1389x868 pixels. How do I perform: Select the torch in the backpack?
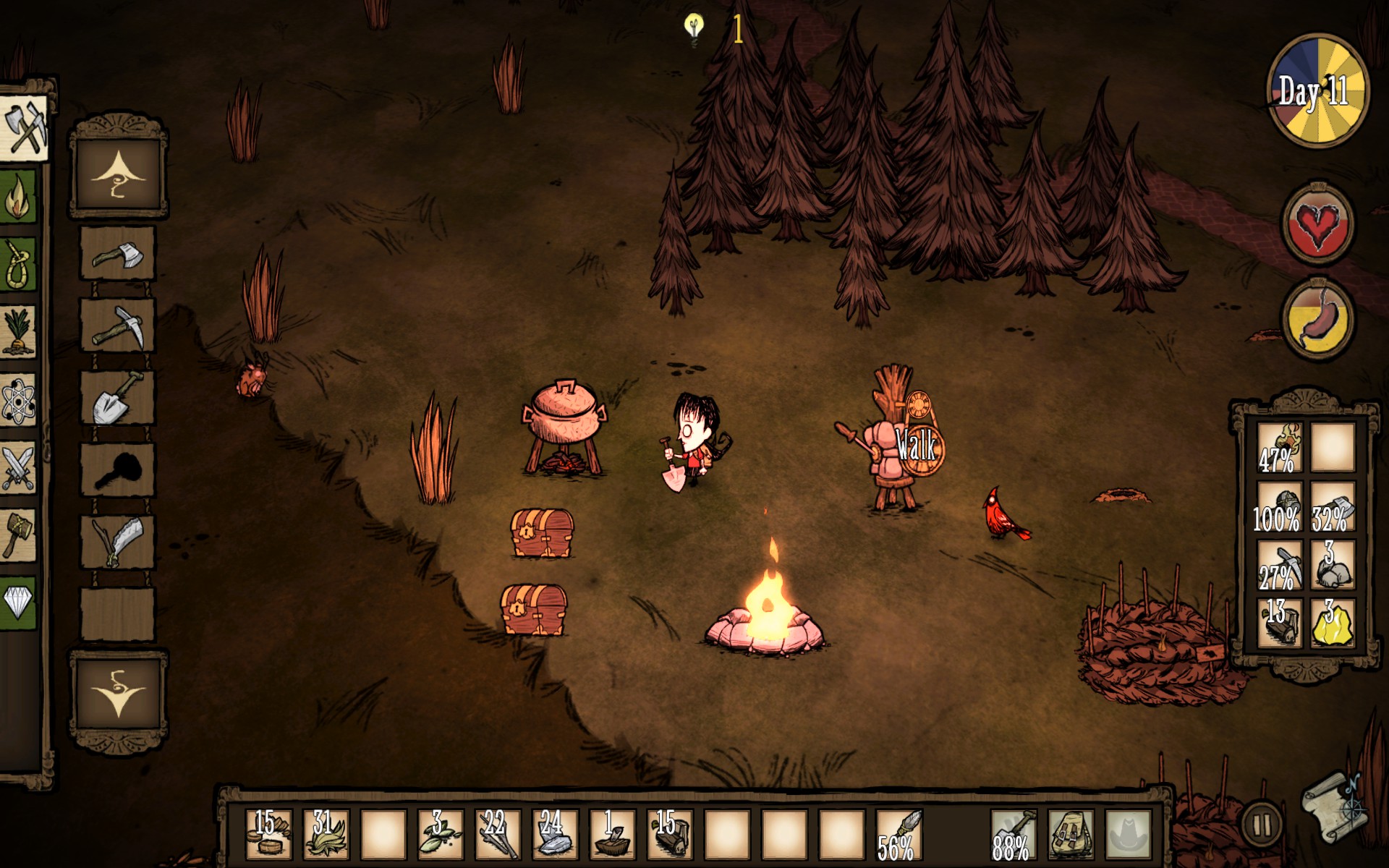click(1280, 448)
